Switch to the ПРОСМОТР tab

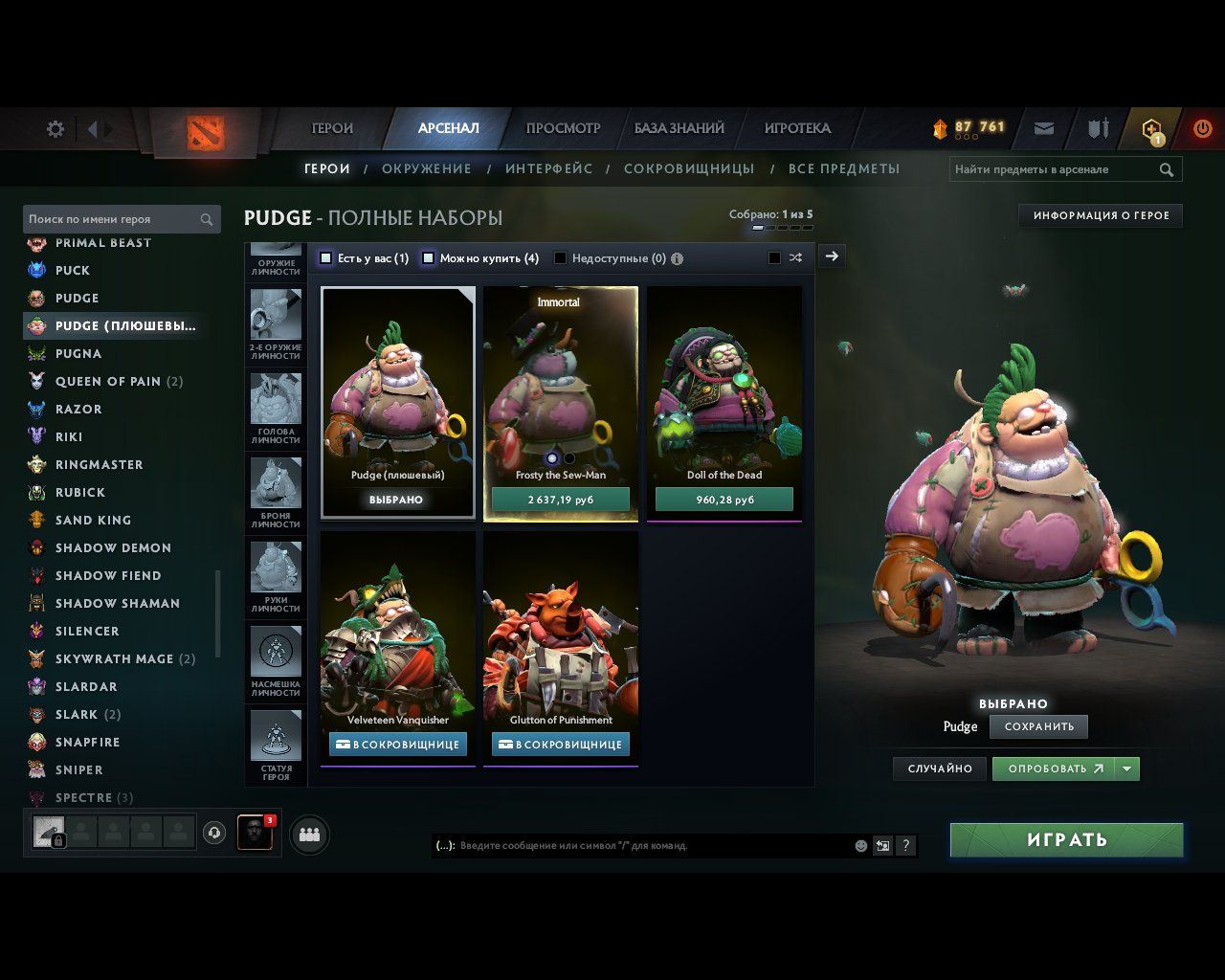coord(563,128)
